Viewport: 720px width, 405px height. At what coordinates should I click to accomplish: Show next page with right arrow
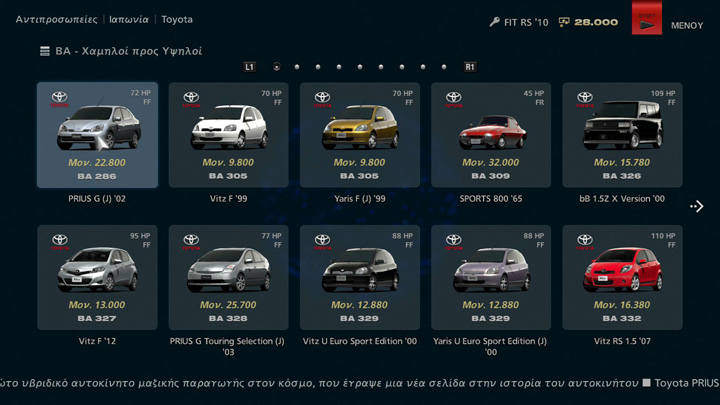[697, 207]
